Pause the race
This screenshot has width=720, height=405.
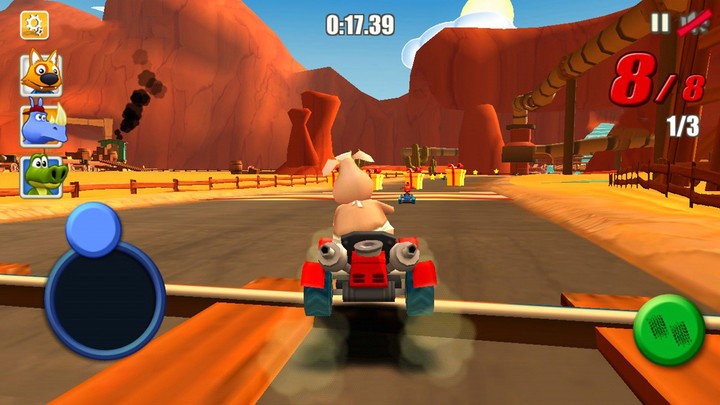click(x=659, y=23)
